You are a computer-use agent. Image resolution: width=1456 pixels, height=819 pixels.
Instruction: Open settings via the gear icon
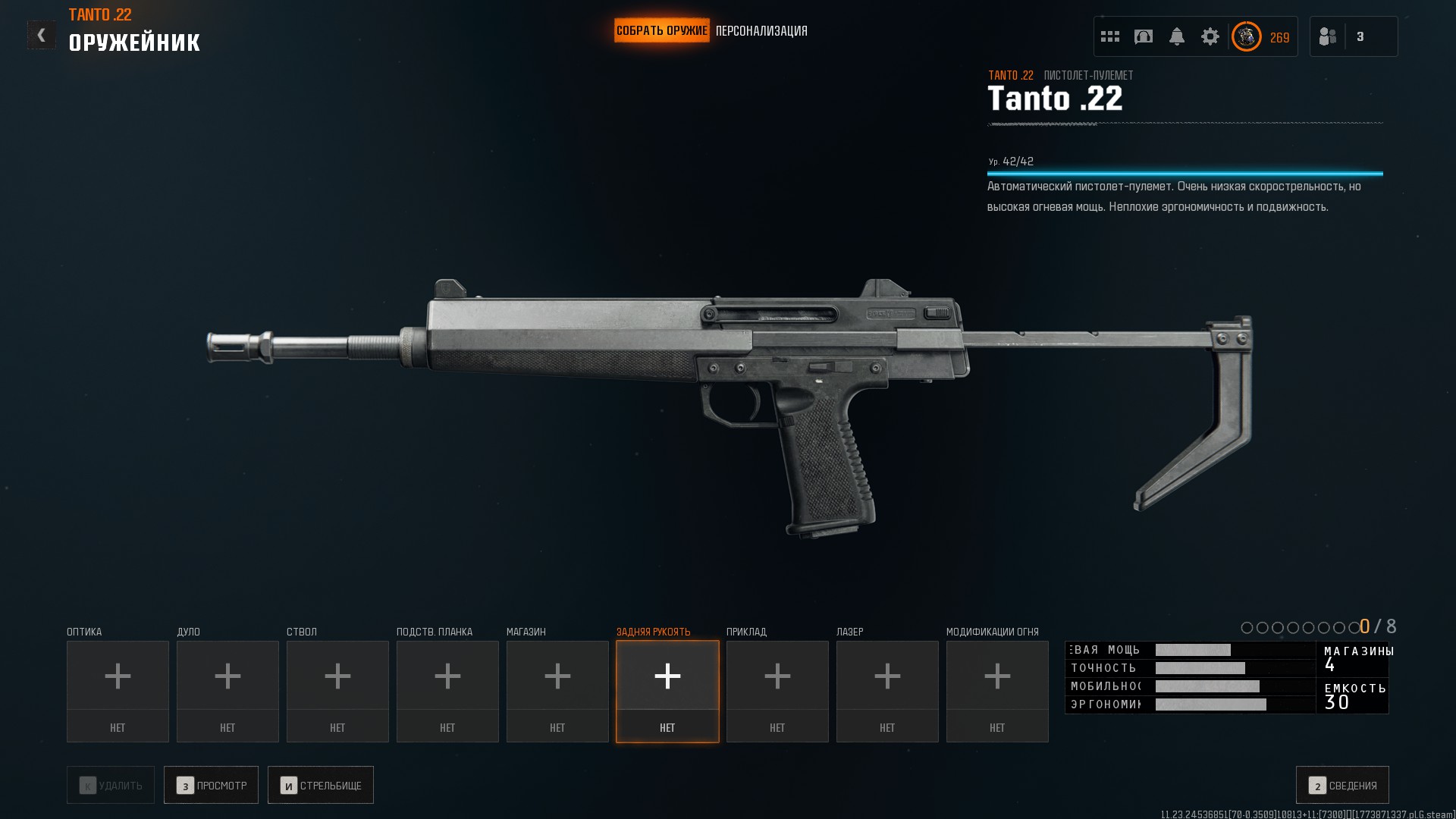pyautogui.click(x=1210, y=36)
